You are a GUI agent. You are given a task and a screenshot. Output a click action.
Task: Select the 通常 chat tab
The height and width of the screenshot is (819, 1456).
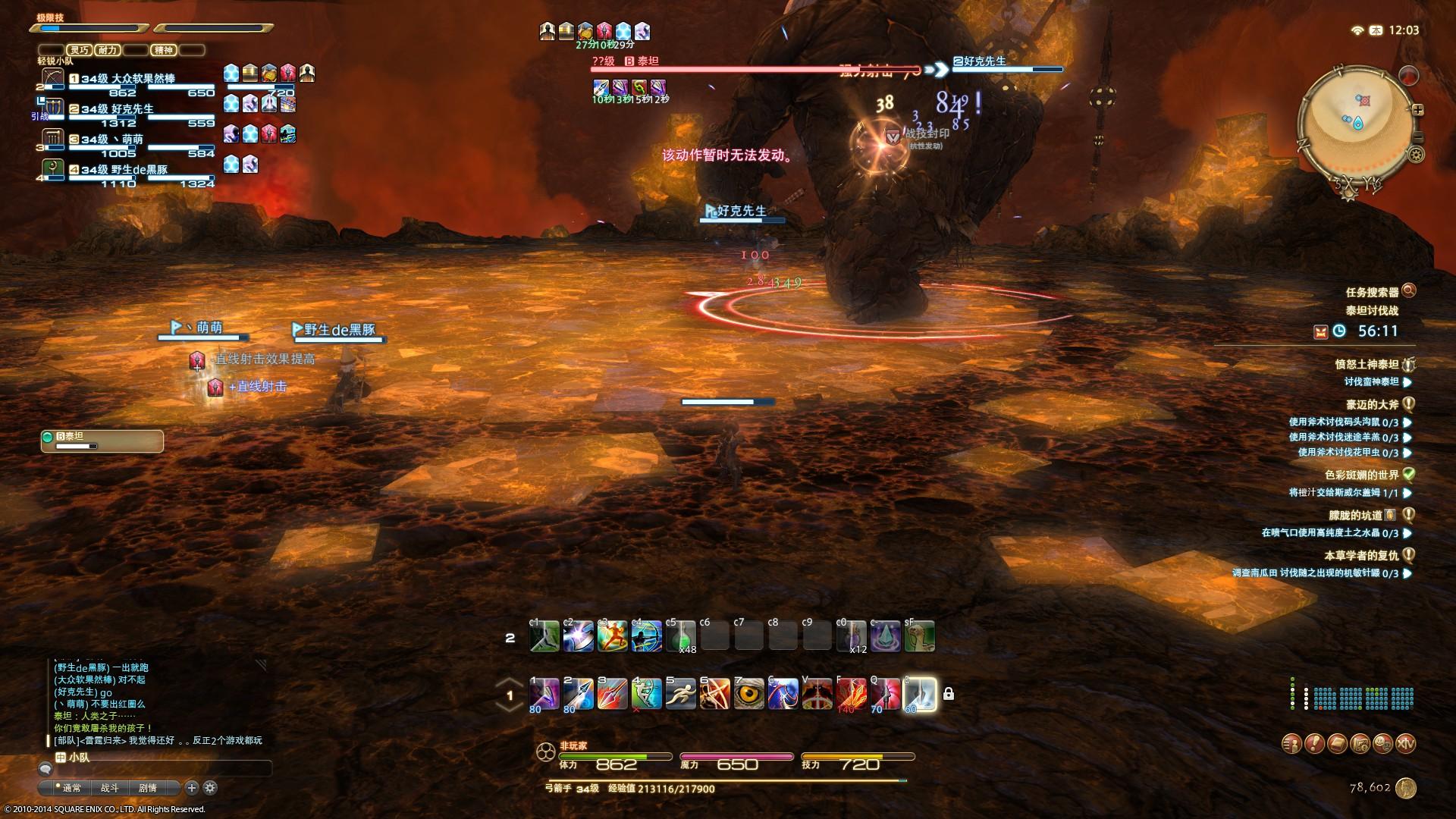coord(72,788)
